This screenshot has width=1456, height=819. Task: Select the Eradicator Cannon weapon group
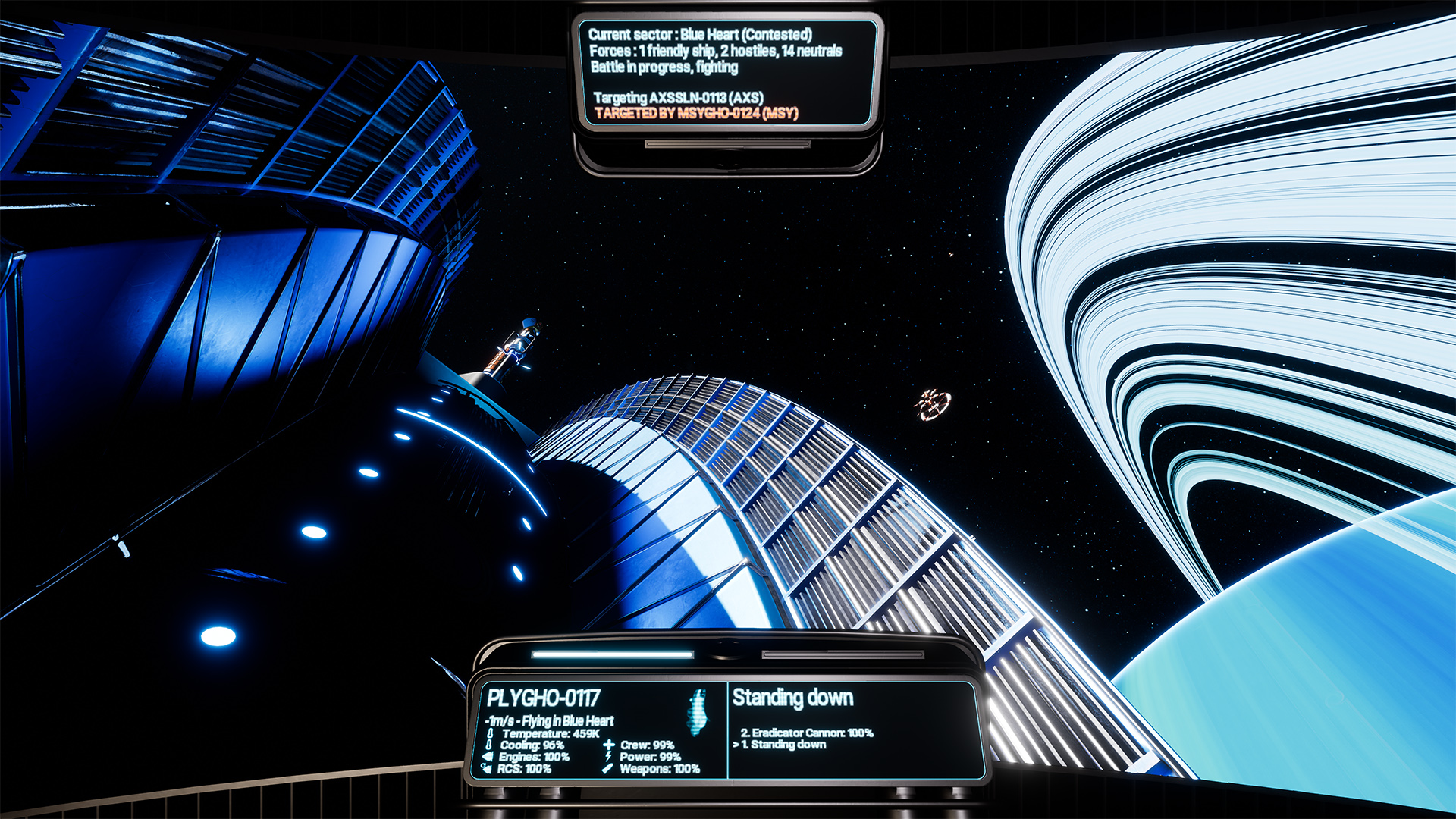[x=807, y=733]
